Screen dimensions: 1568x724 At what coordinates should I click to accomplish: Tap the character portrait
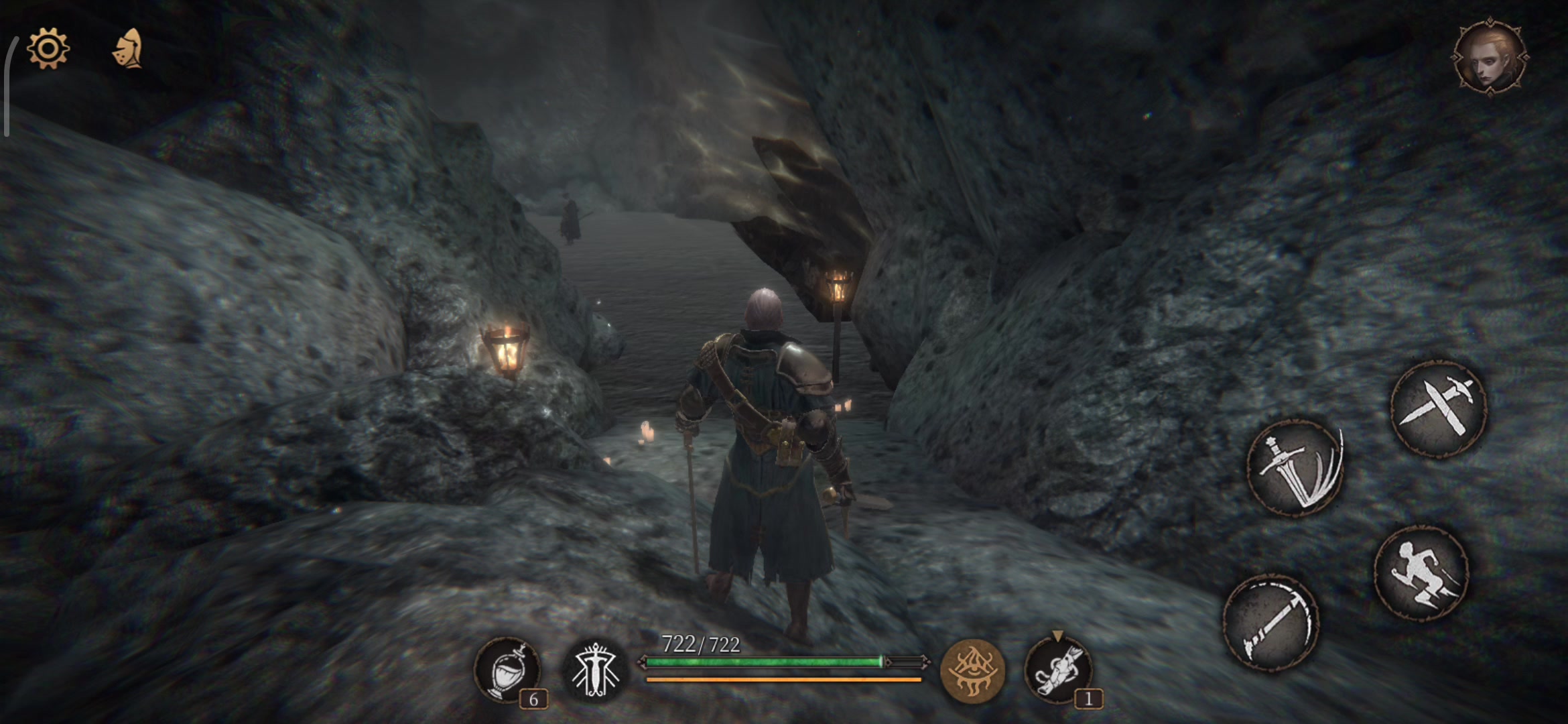coord(1490,58)
